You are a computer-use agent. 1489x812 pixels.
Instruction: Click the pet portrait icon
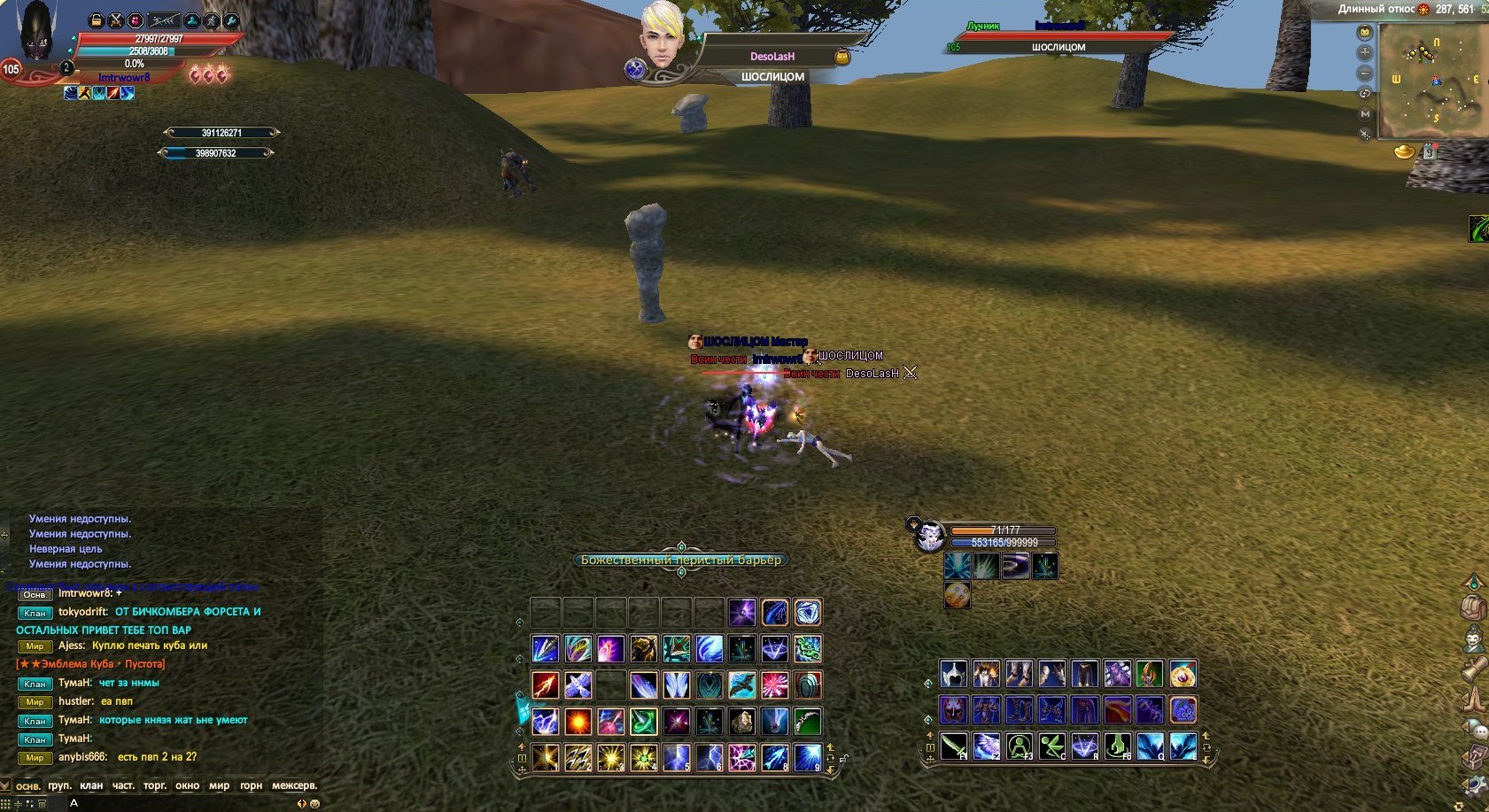click(x=929, y=537)
